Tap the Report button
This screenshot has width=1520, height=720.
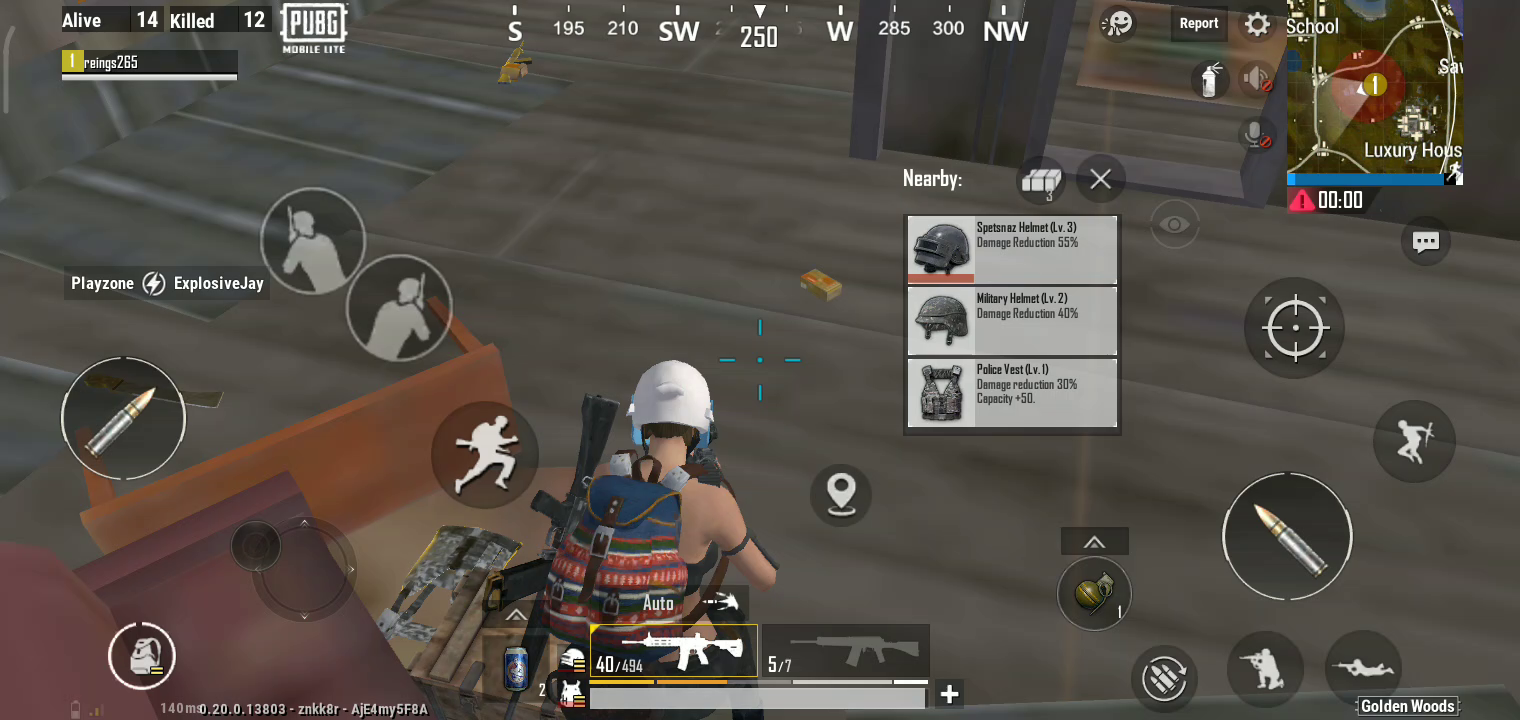tap(1198, 23)
